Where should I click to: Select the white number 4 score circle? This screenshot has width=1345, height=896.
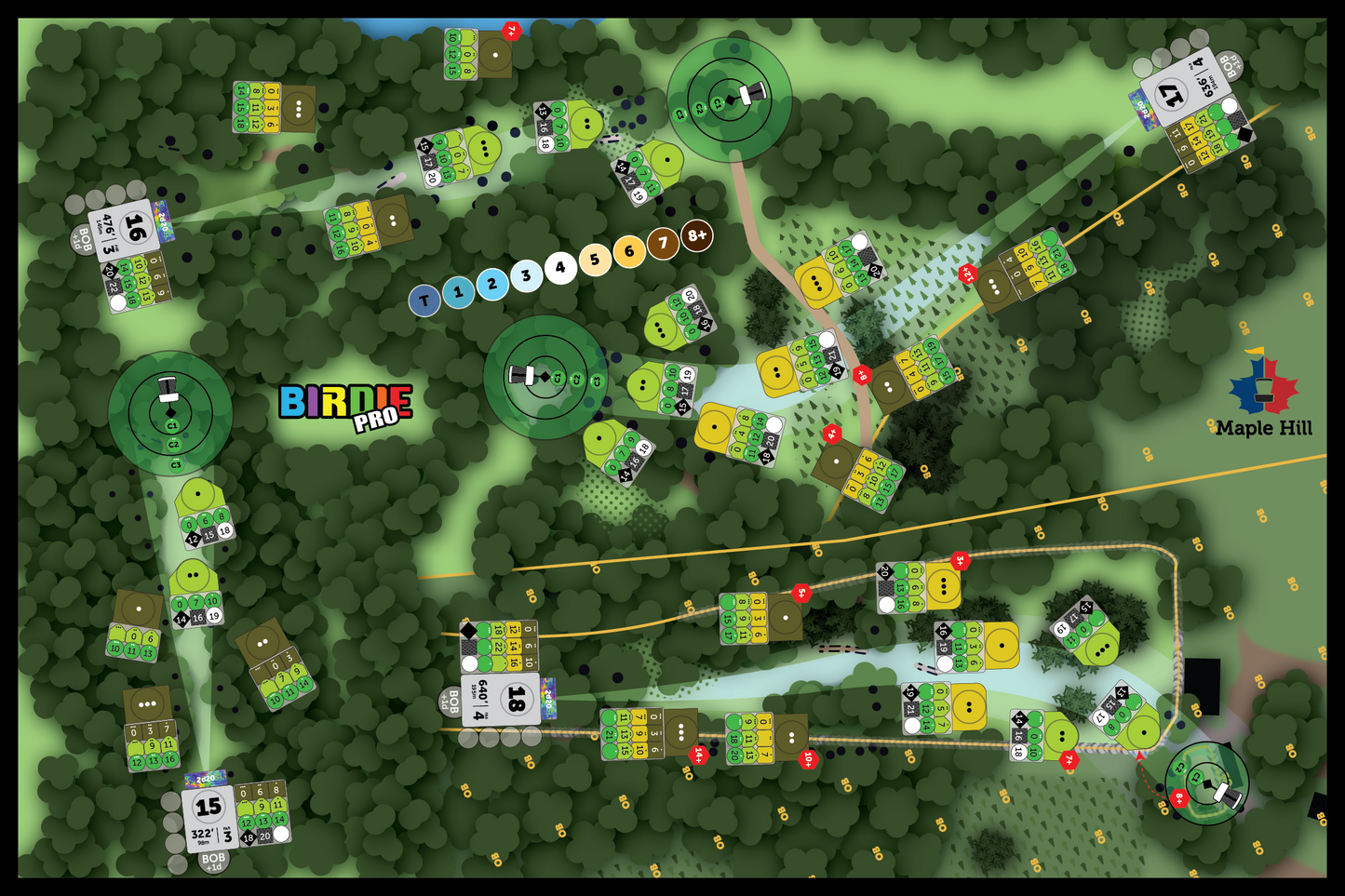point(560,268)
